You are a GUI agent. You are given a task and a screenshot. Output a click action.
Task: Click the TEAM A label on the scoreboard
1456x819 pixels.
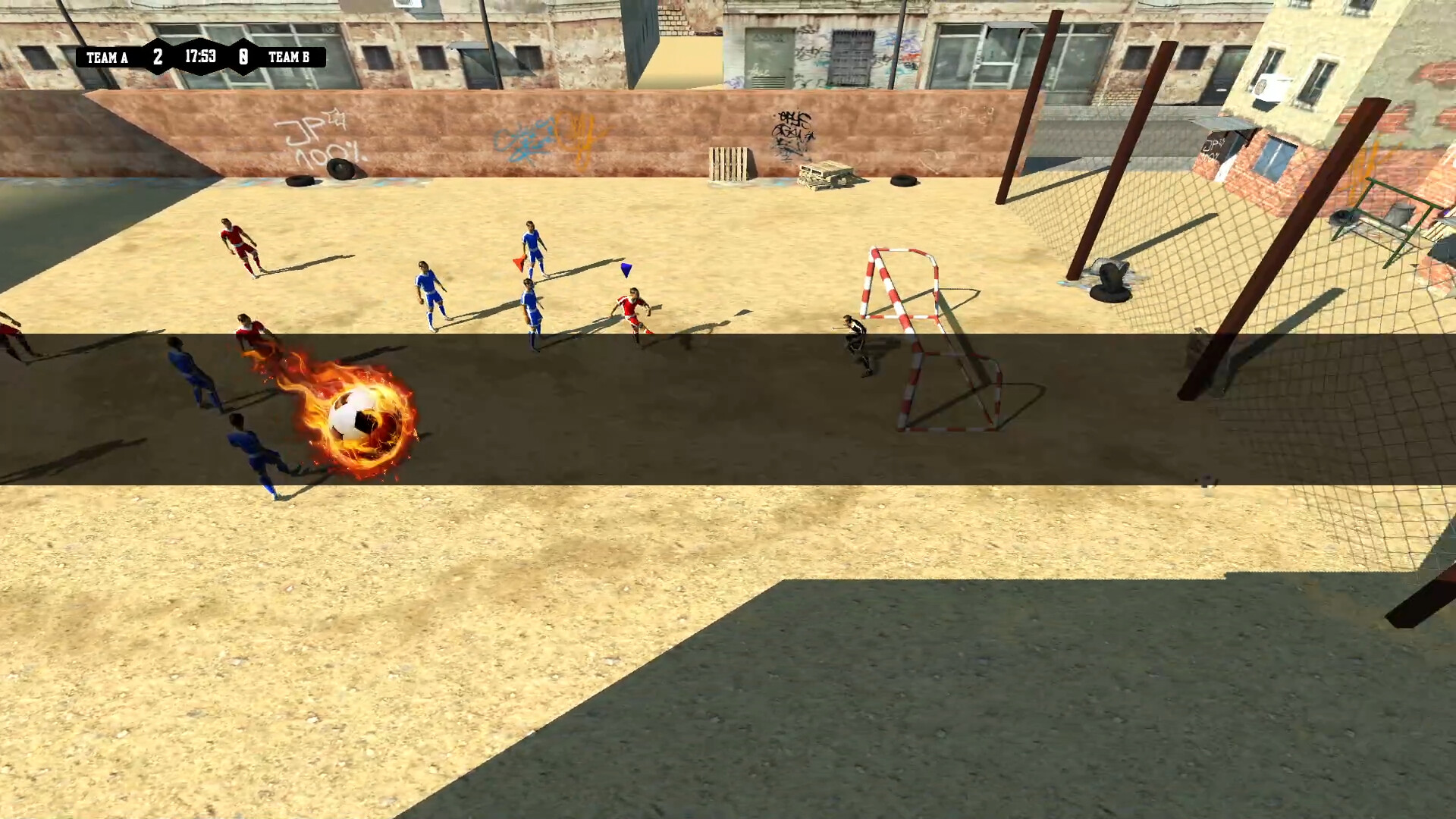click(x=106, y=58)
